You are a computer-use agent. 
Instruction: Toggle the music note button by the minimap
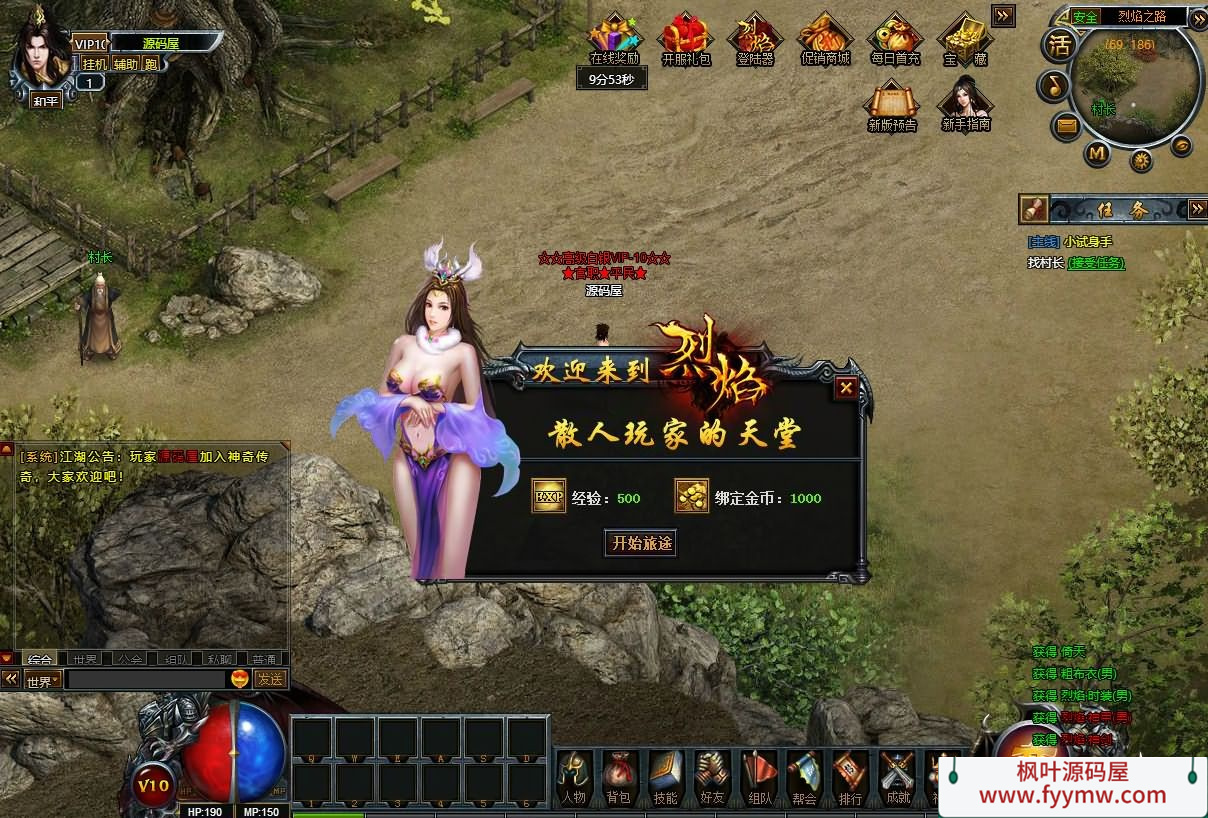1052,86
